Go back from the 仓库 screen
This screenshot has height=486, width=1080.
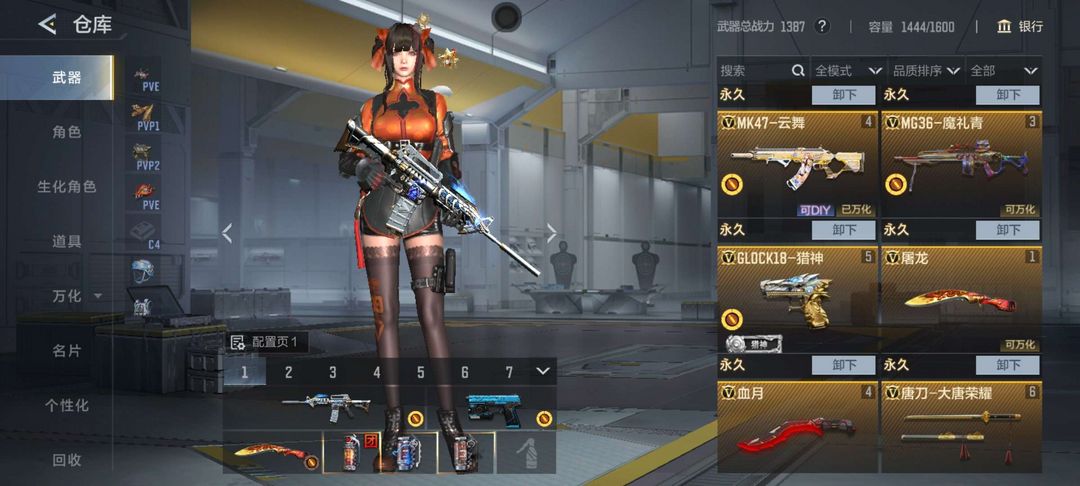[x=47, y=25]
